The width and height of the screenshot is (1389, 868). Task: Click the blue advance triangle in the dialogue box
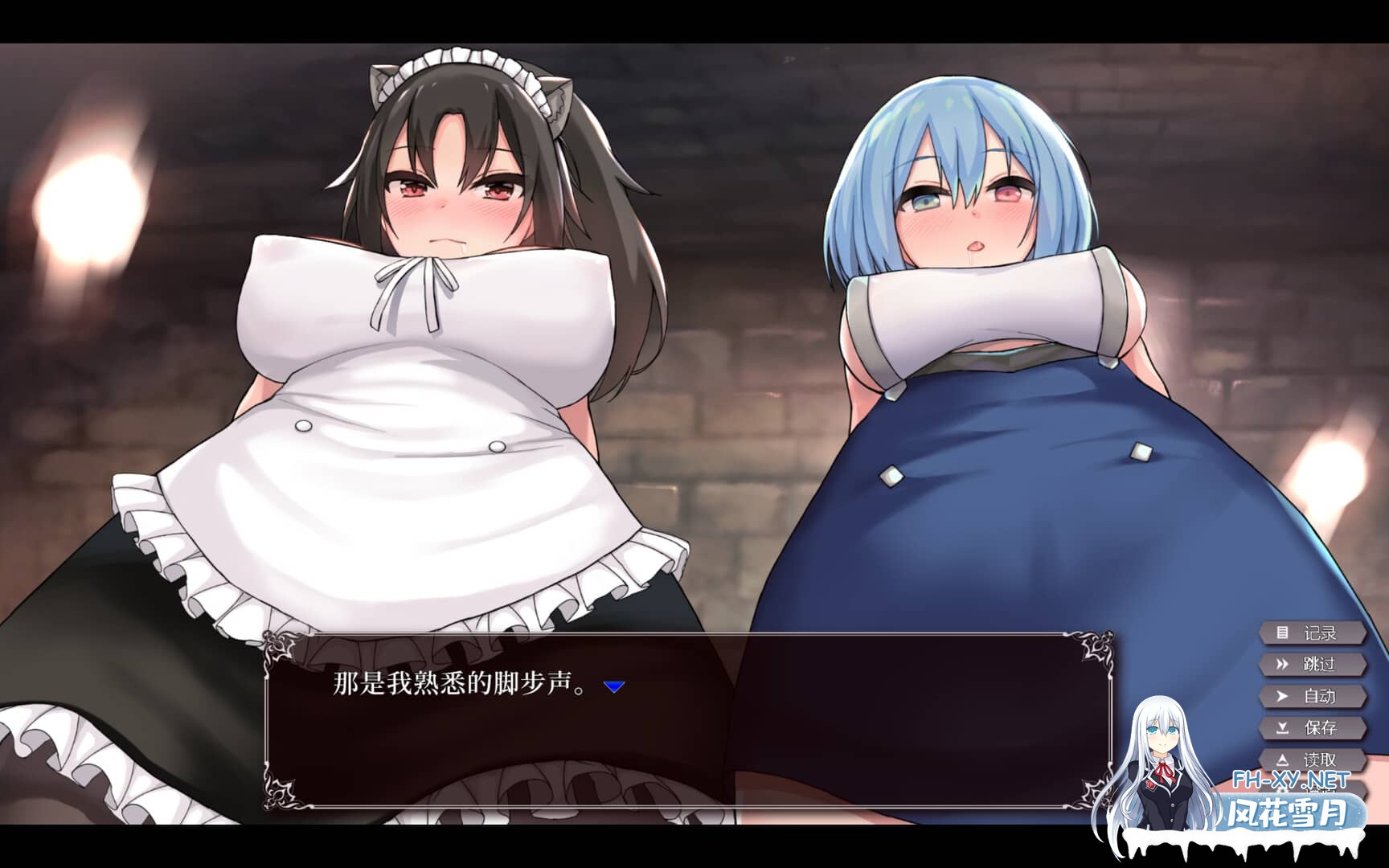pos(614,687)
